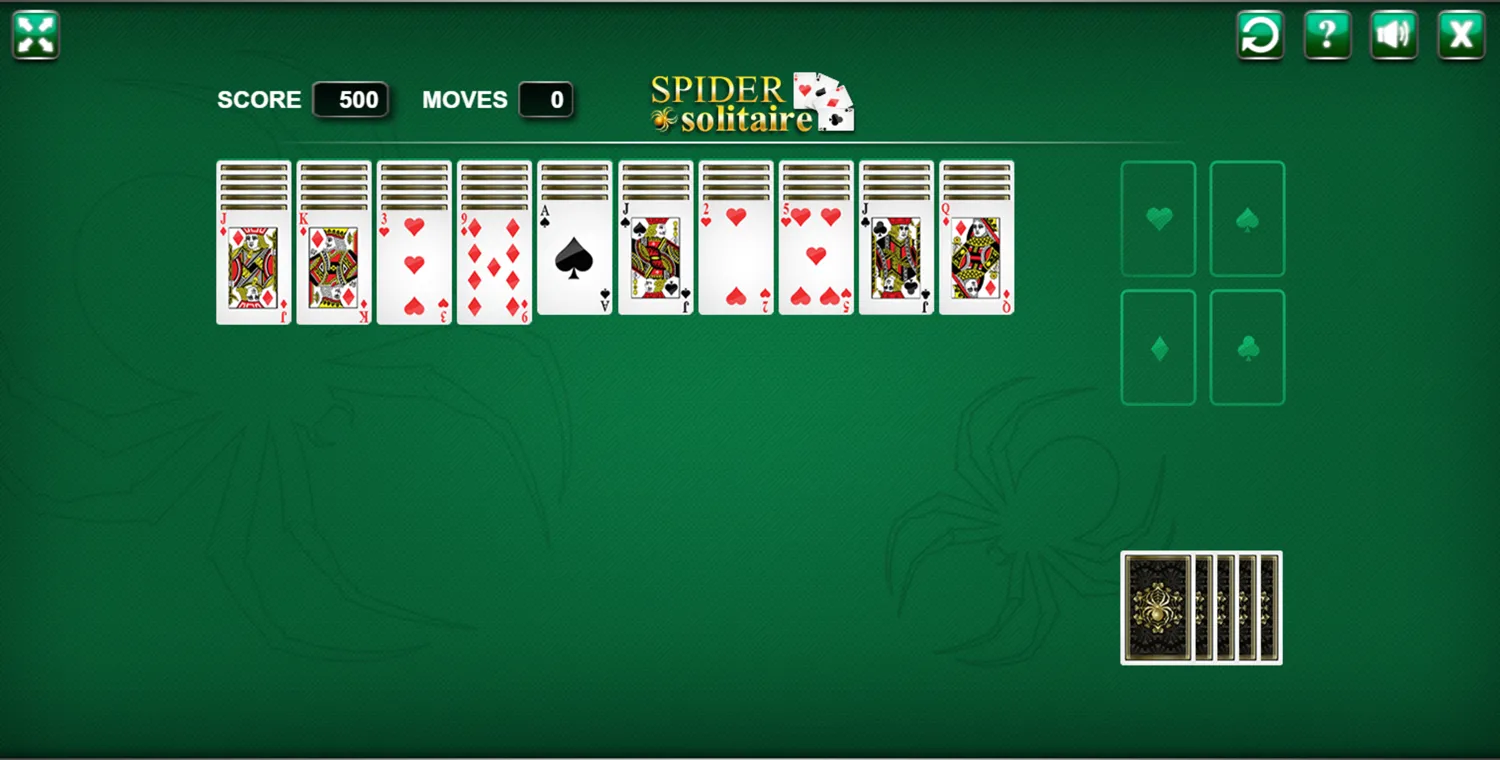Toggle fullscreen mode with the expand icon

[x=34, y=33]
